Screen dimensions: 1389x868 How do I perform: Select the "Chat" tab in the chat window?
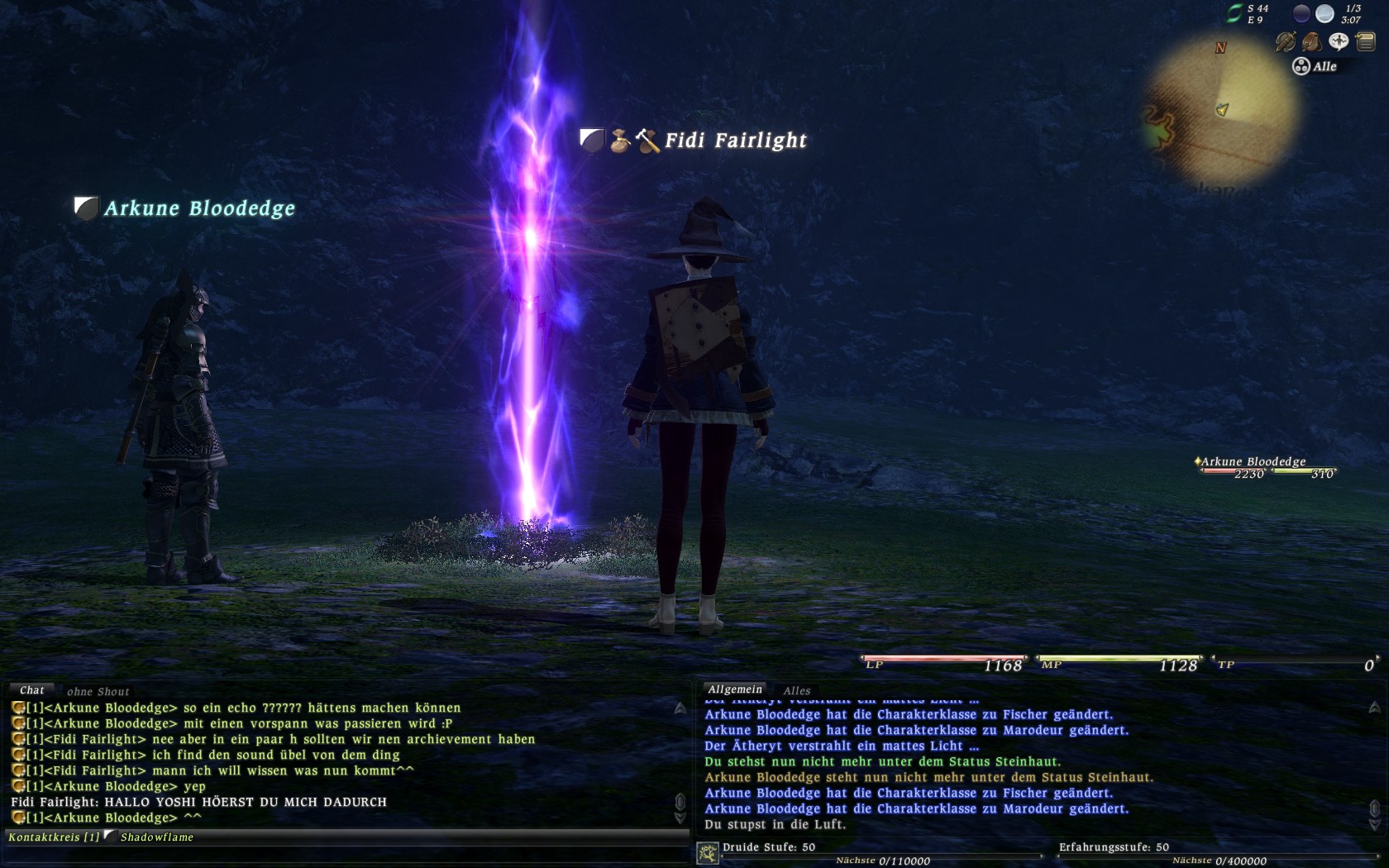(x=31, y=690)
